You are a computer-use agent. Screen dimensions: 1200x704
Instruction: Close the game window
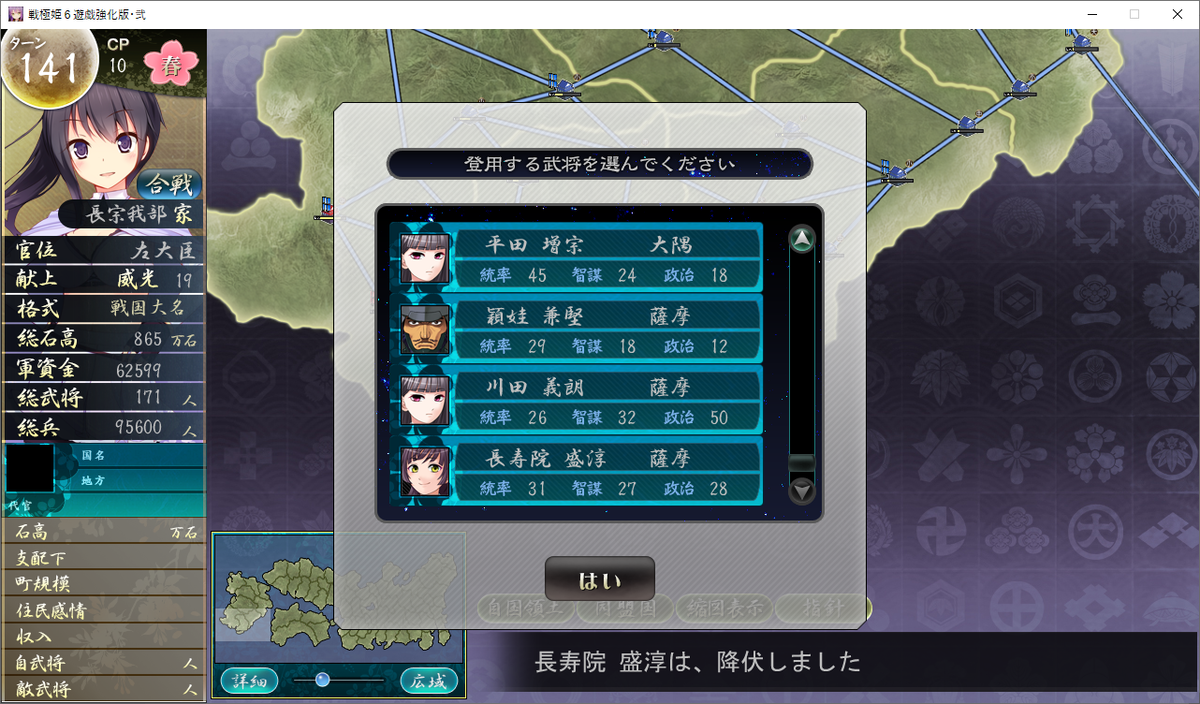[1176, 14]
